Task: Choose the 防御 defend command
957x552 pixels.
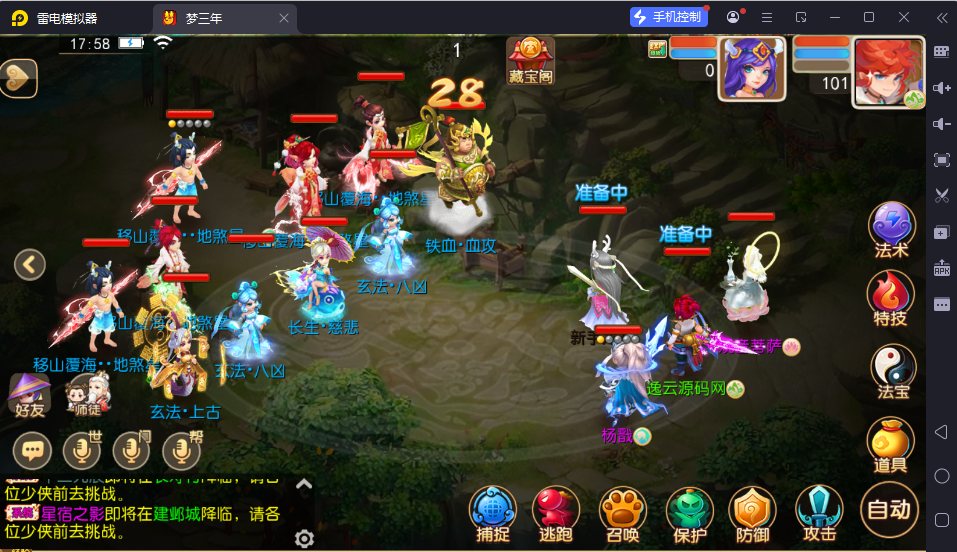Action: [752, 511]
